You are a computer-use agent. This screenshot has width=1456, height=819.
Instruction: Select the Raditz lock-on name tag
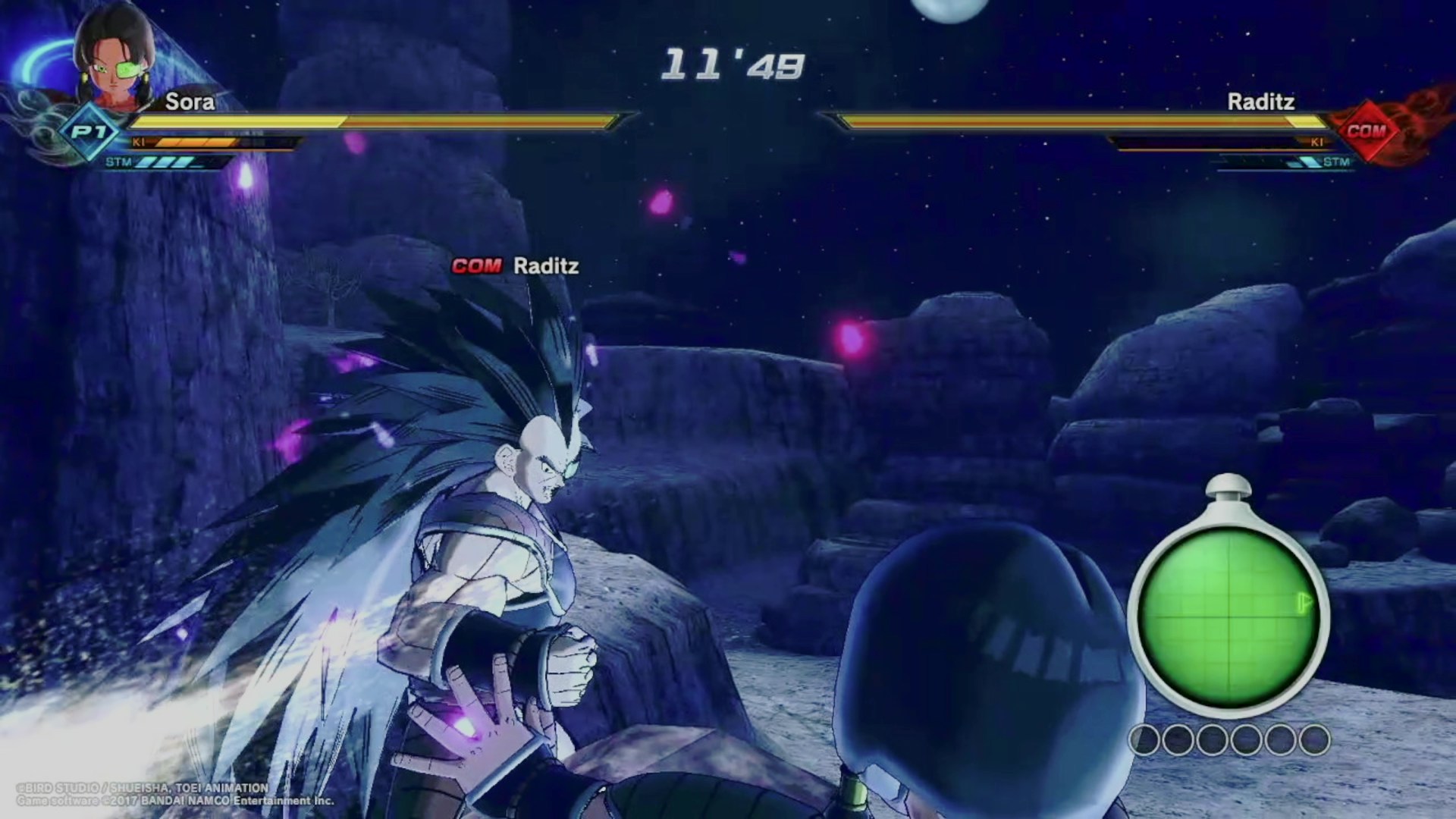coord(516,266)
